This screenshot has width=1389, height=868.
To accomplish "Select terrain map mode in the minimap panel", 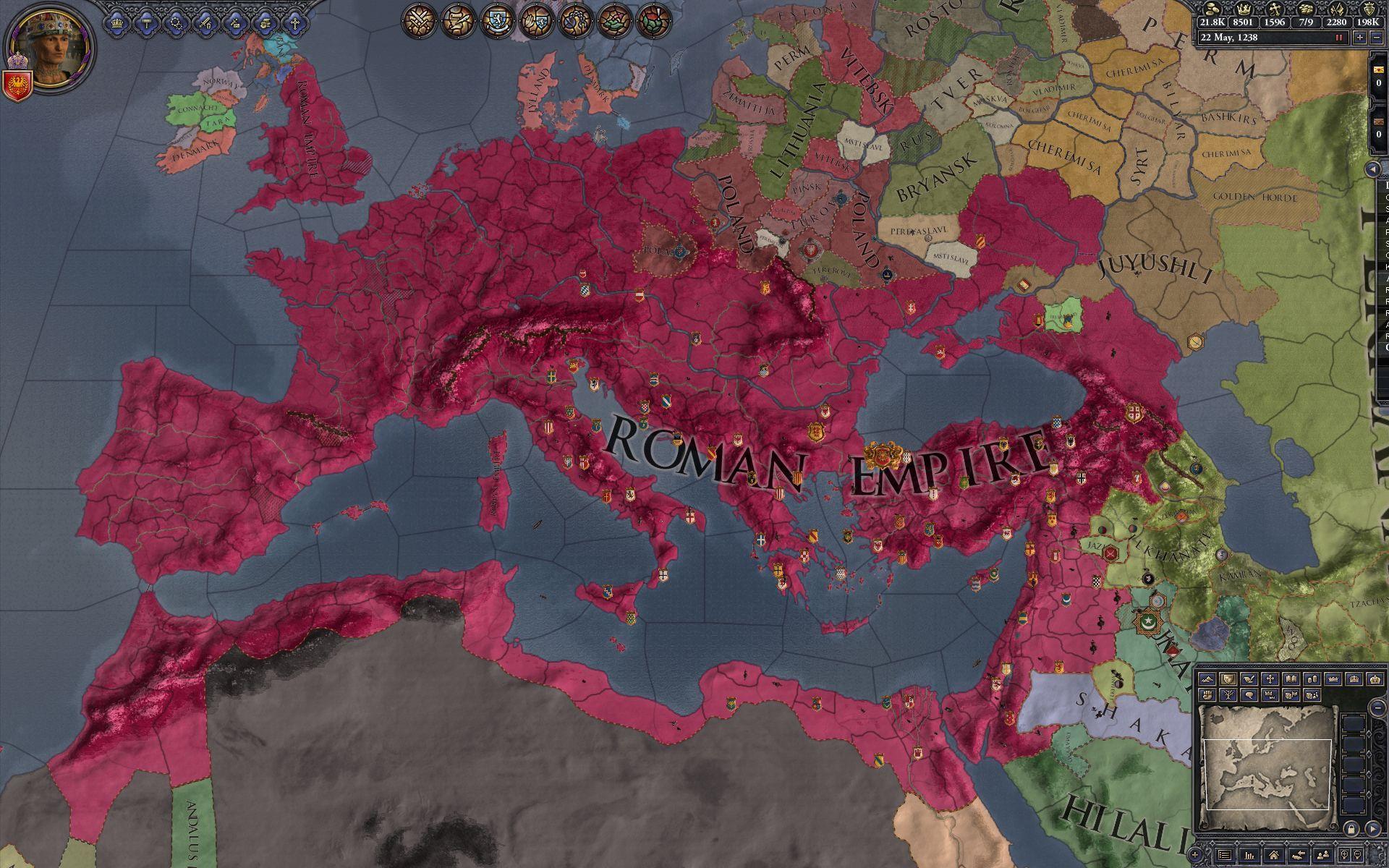I will 1207,679.
